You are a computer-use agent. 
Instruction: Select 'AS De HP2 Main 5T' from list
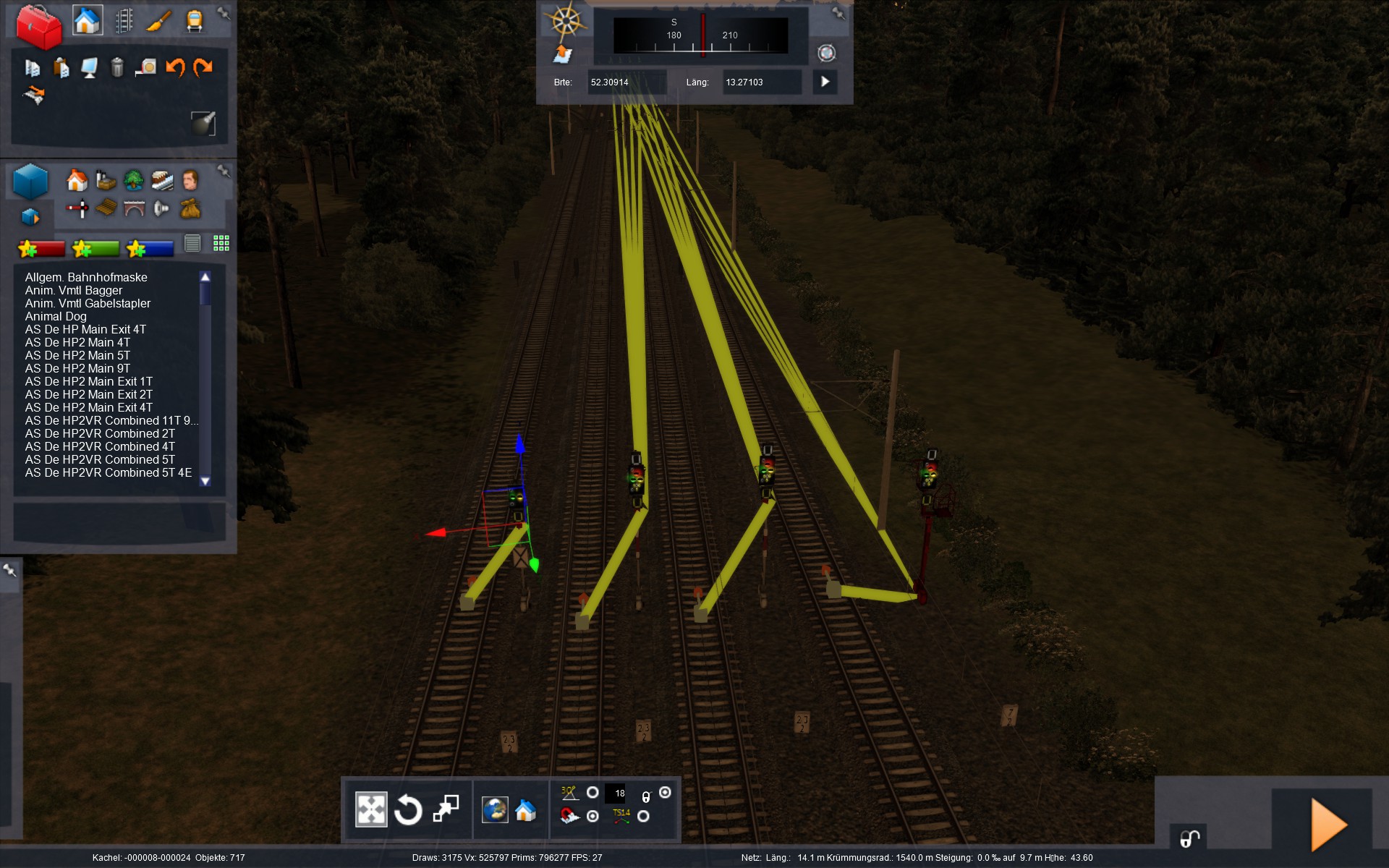click(77, 355)
